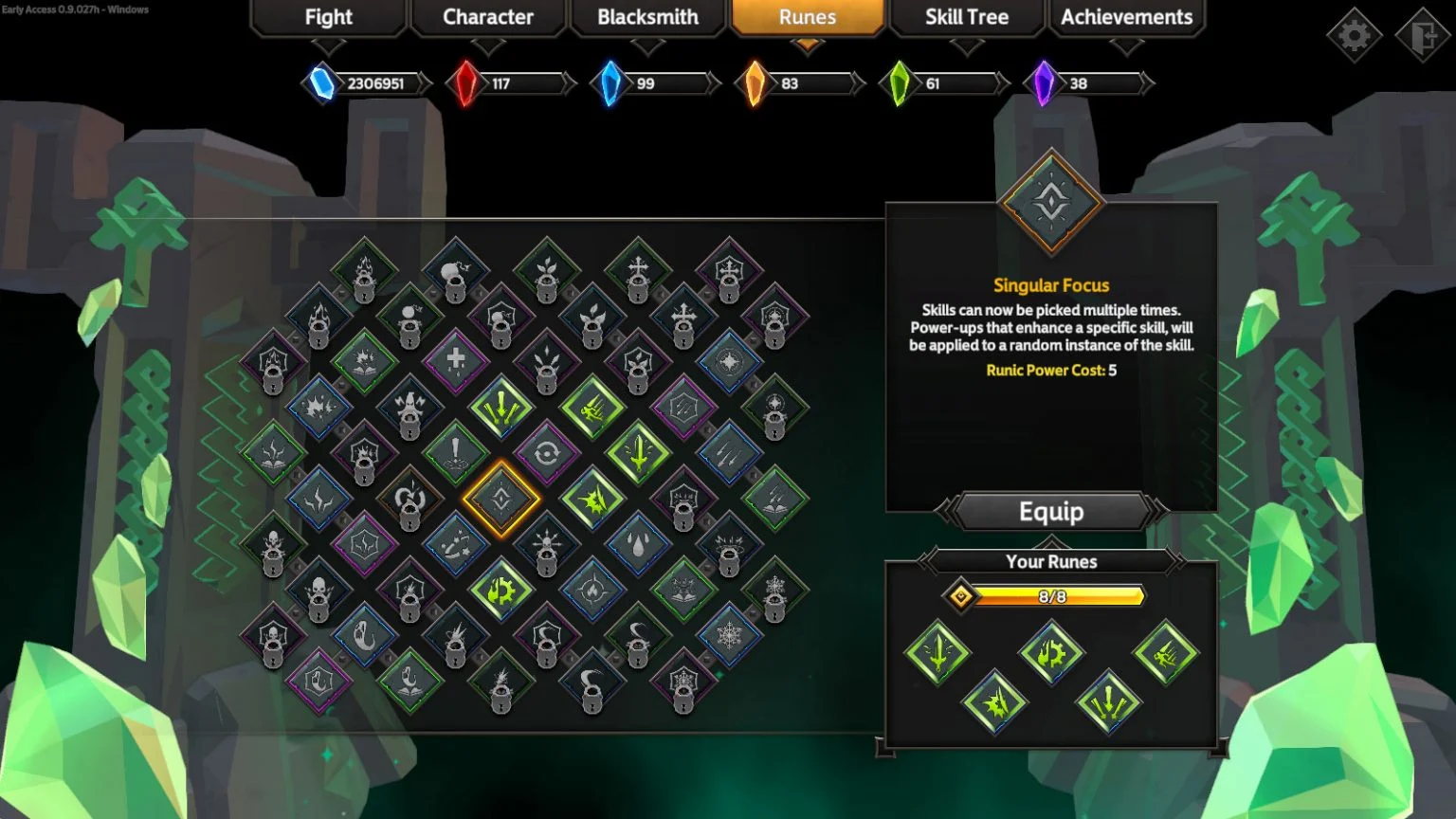
Task: Switch to the Skill Tree tab
Action: 965,17
